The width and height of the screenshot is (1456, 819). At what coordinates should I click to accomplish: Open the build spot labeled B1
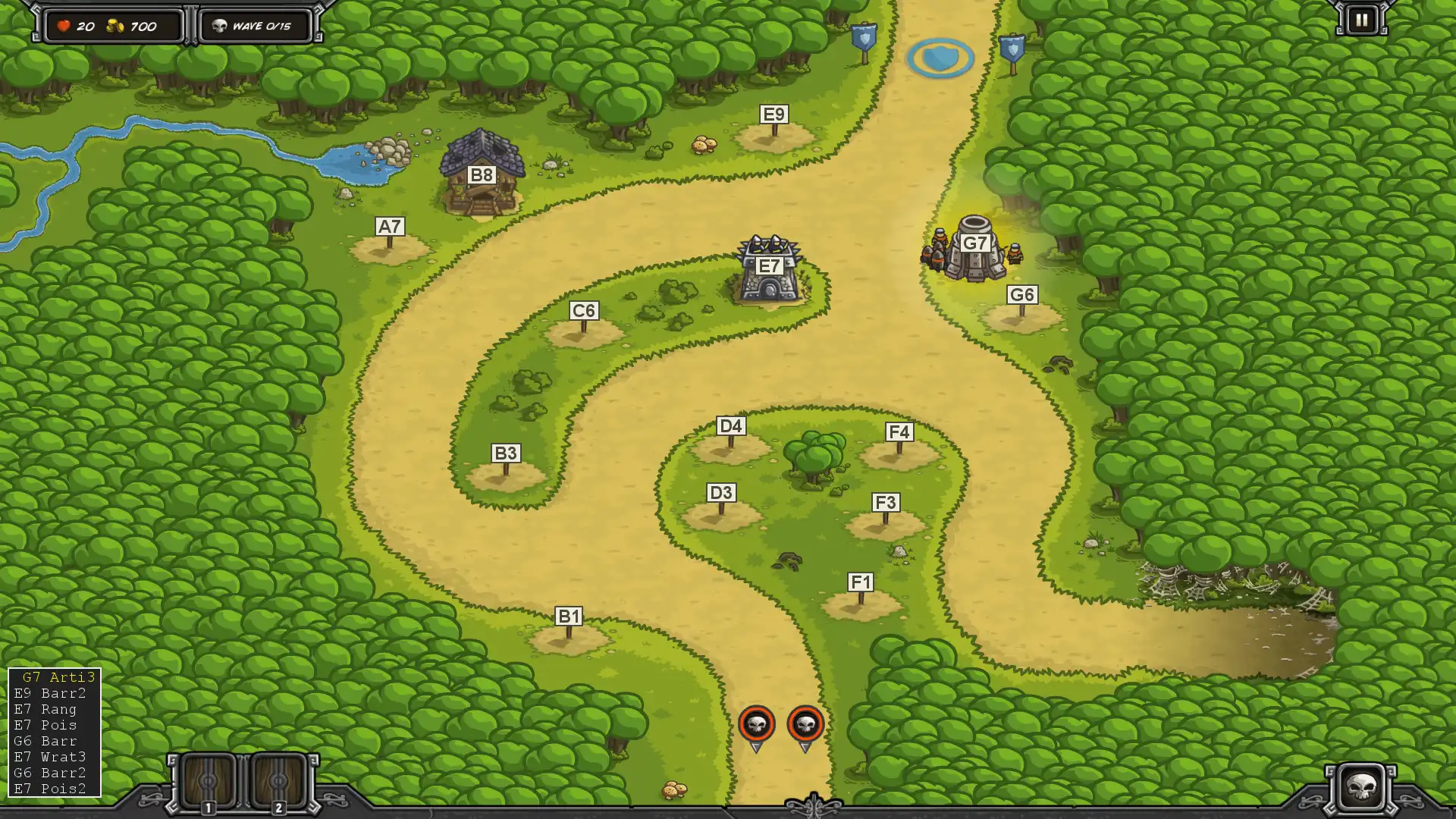tap(569, 638)
